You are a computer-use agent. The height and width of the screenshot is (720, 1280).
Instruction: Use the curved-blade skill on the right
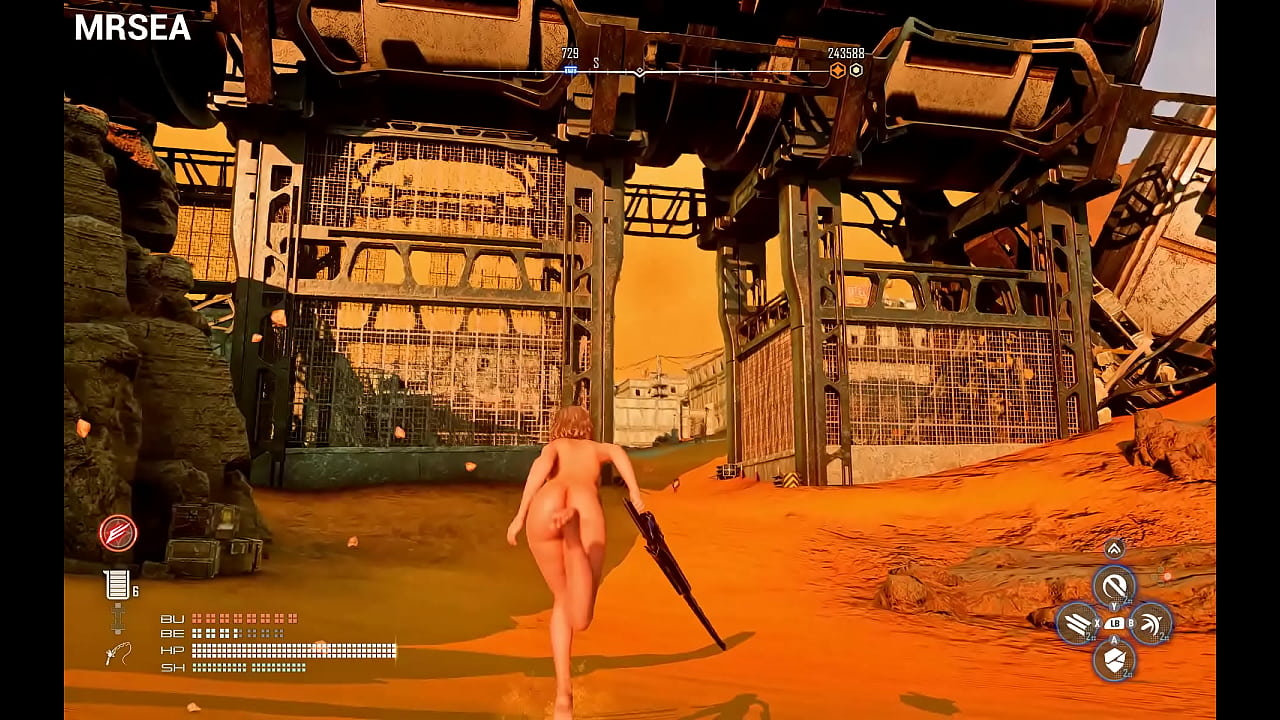(x=1151, y=624)
